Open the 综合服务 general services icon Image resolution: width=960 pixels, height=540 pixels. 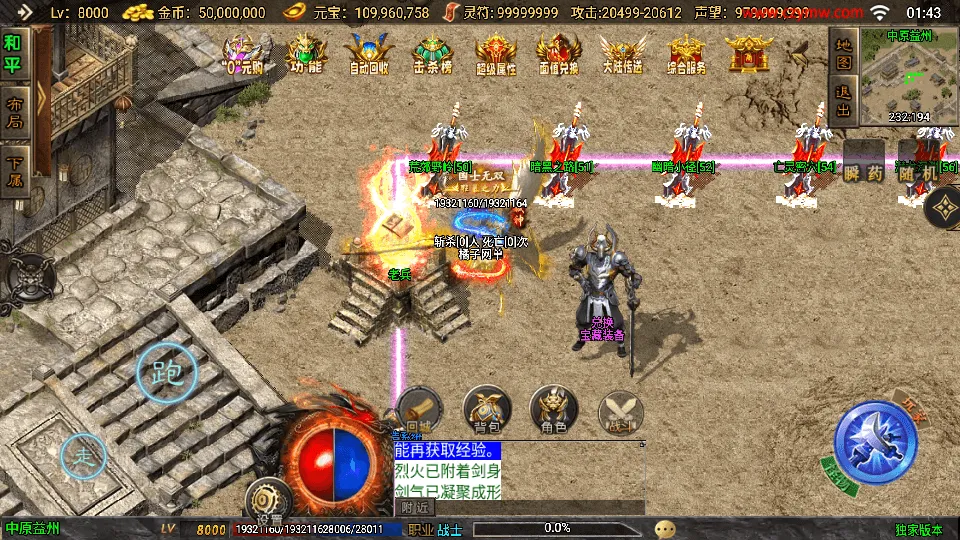(686, 54)
